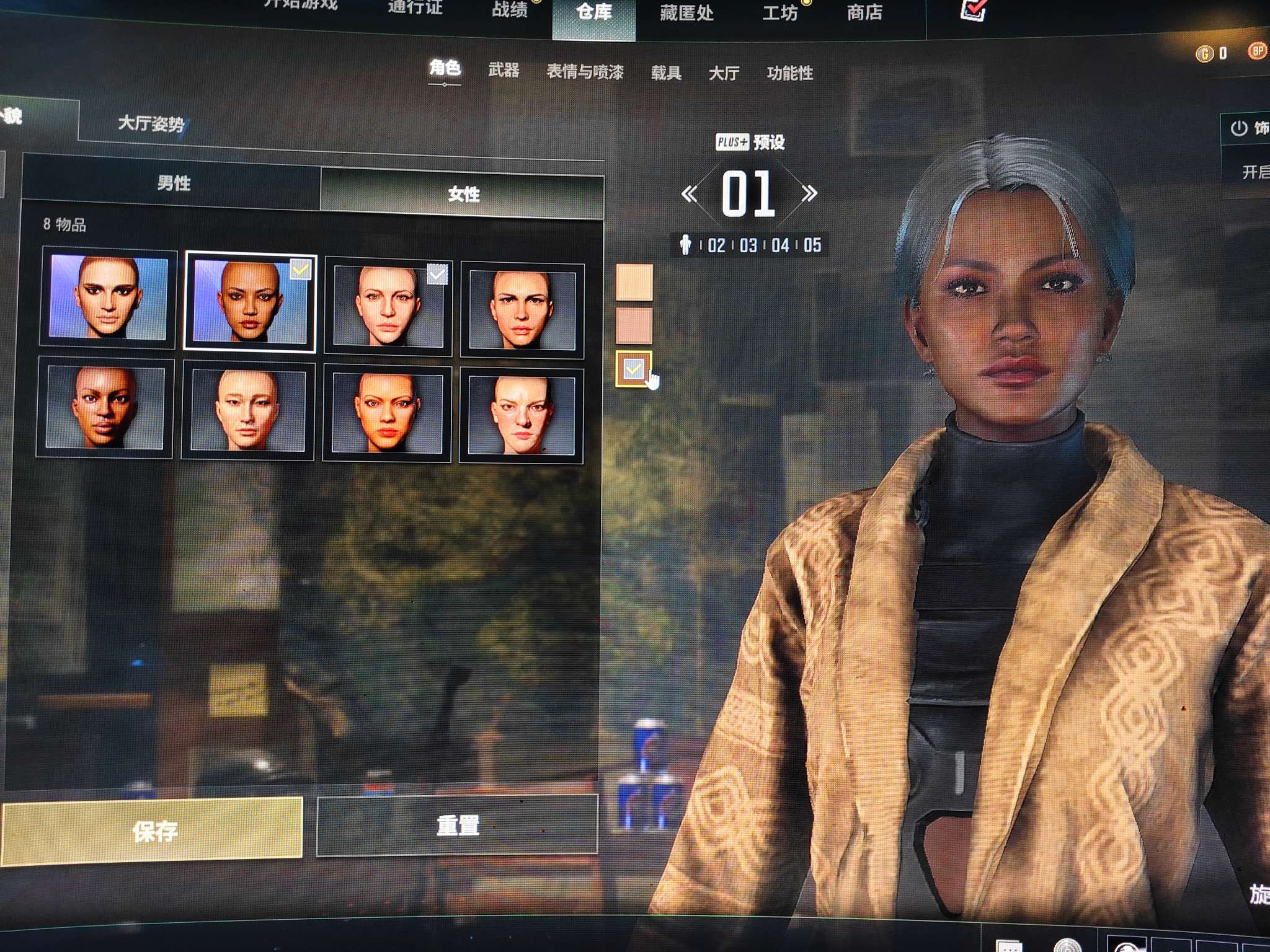Go to next preset with right arrow
The image size is (1270, 952).
(x=809, y=193)
